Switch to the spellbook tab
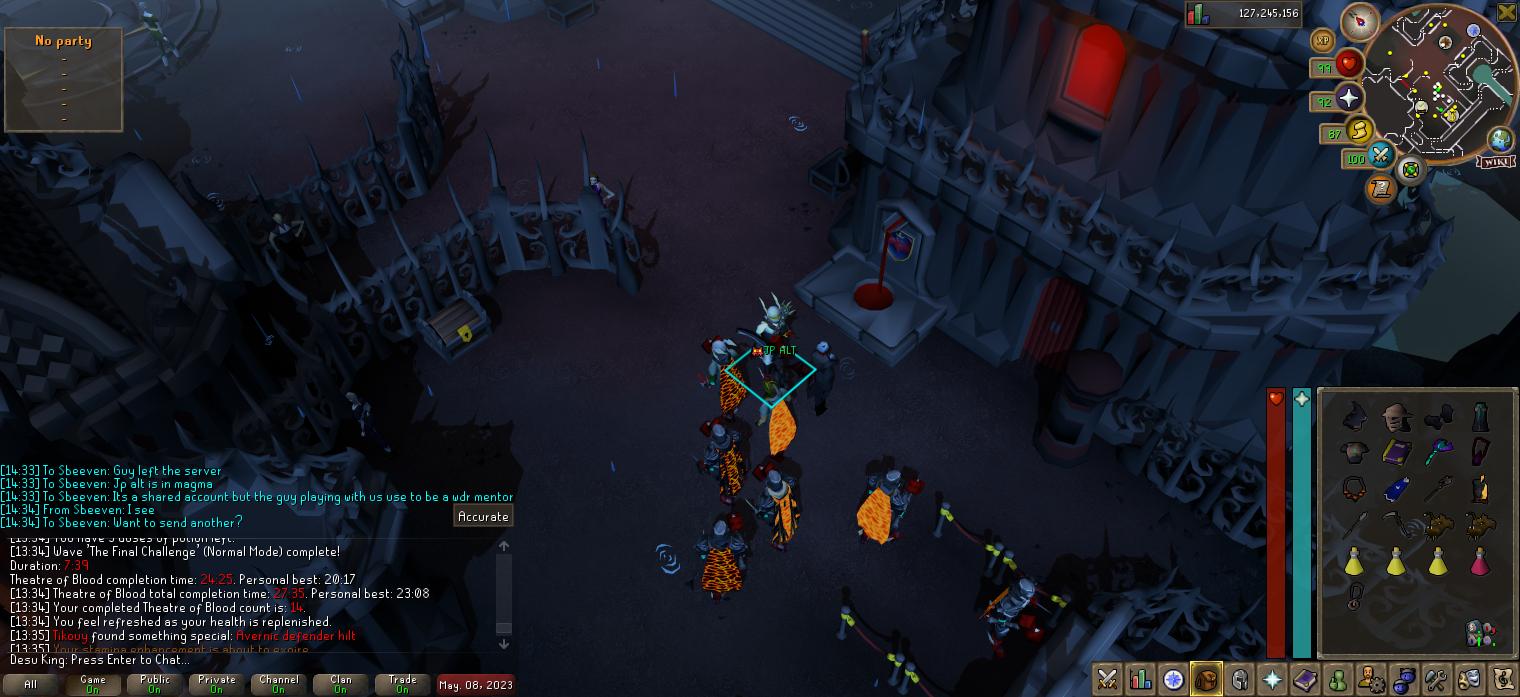 [1305, 680]
